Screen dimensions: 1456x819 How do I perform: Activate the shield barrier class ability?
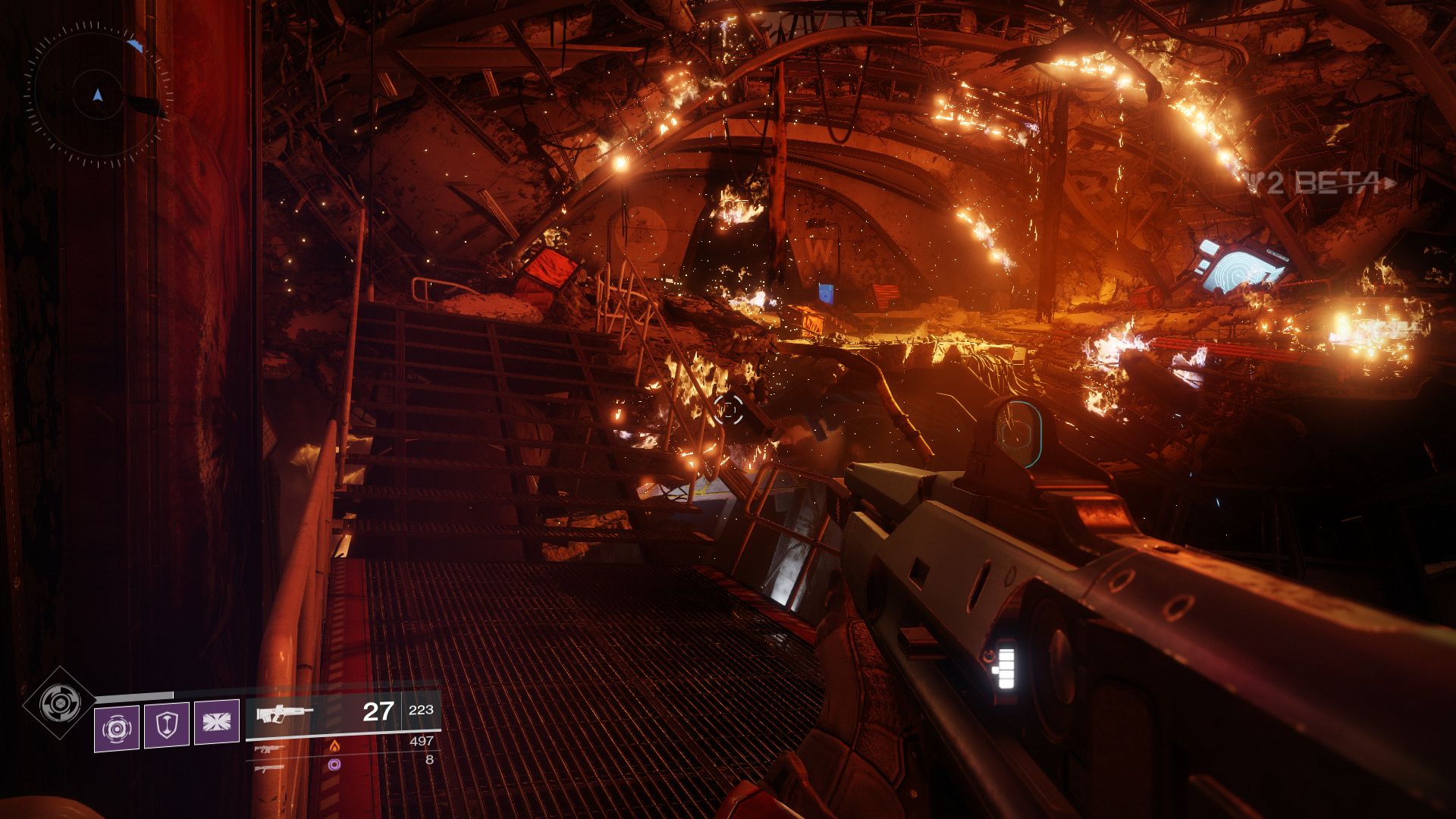pos(166,724)
